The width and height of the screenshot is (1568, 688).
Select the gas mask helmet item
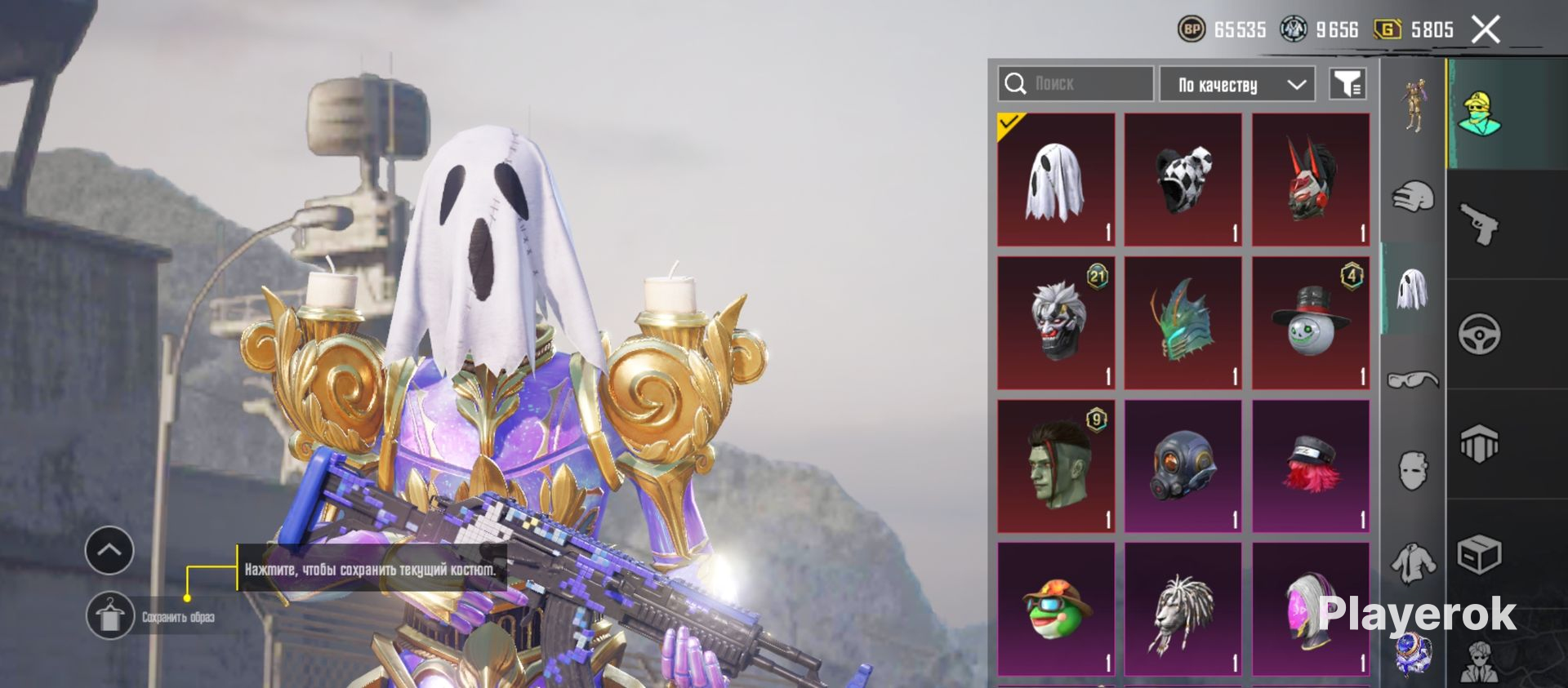pyautogui.click(x=1183, y=466)
